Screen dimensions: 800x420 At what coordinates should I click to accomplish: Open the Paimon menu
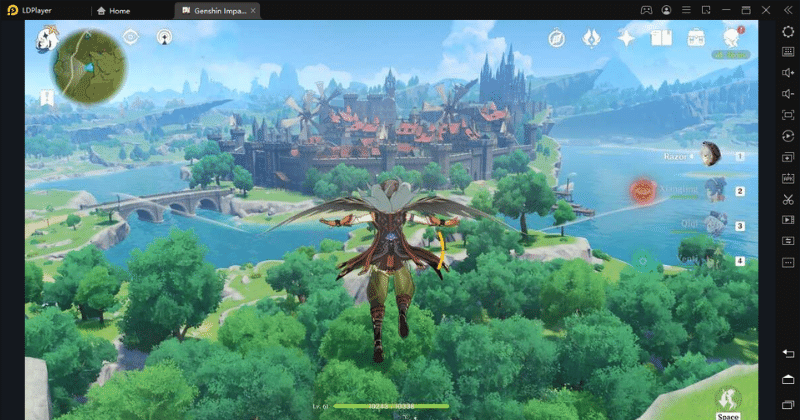[46, 40]
